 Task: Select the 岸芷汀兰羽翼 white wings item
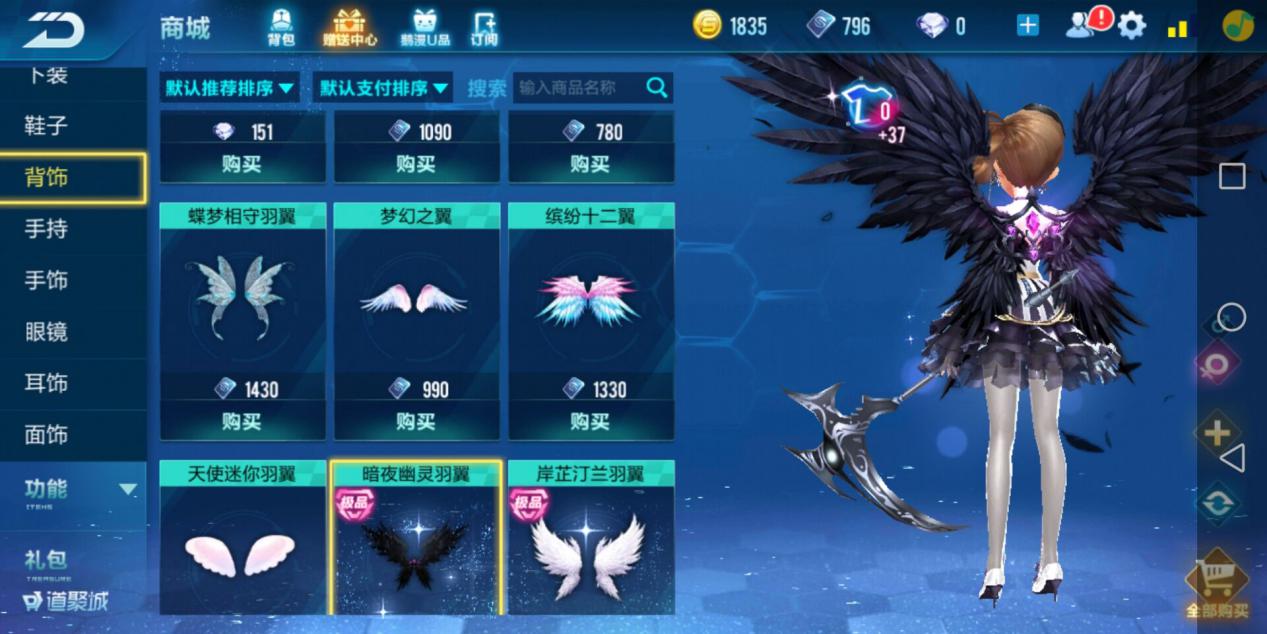point(590,540)
